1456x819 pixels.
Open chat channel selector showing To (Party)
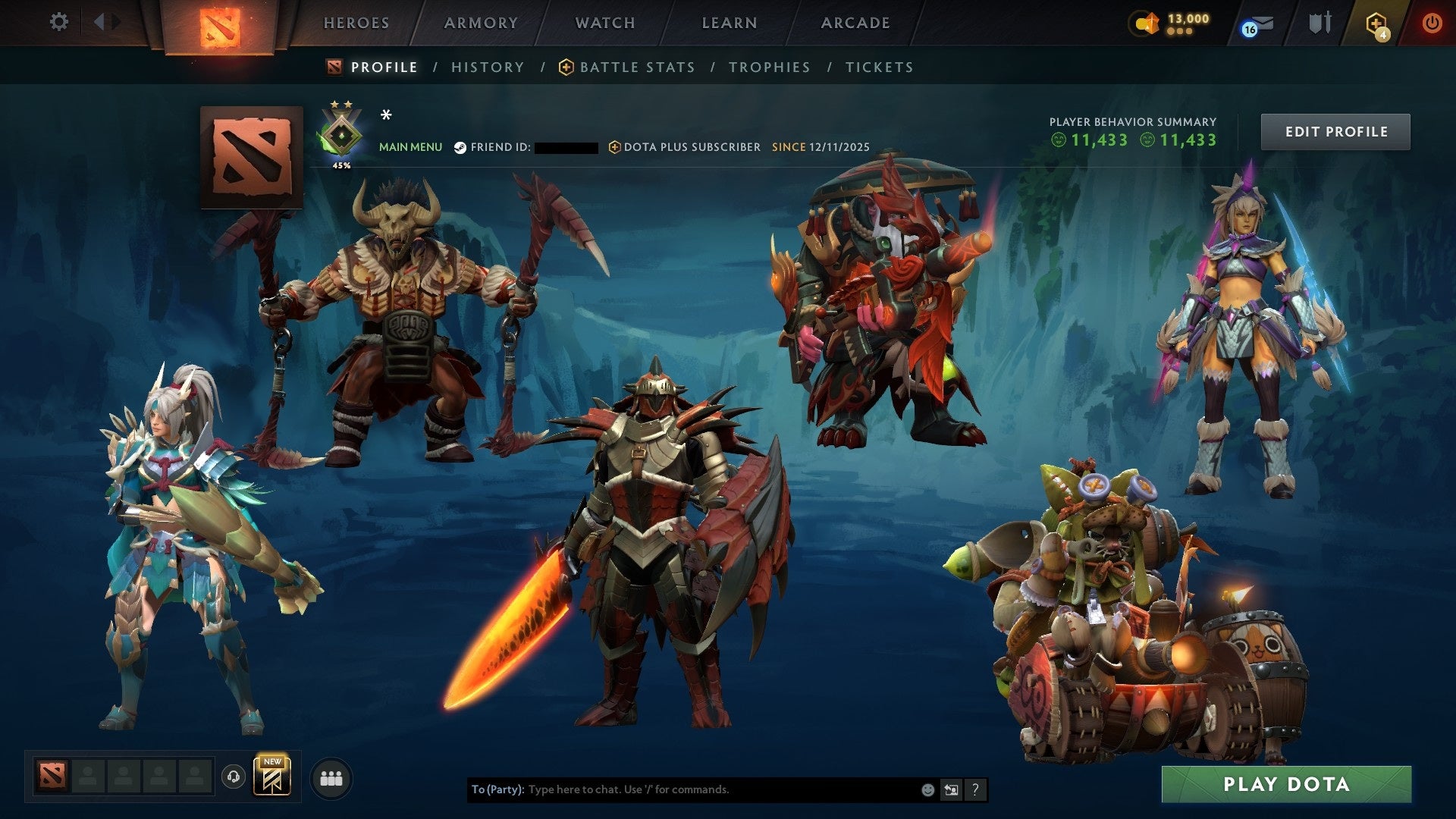pyautogui.click(x=497, y=789)
